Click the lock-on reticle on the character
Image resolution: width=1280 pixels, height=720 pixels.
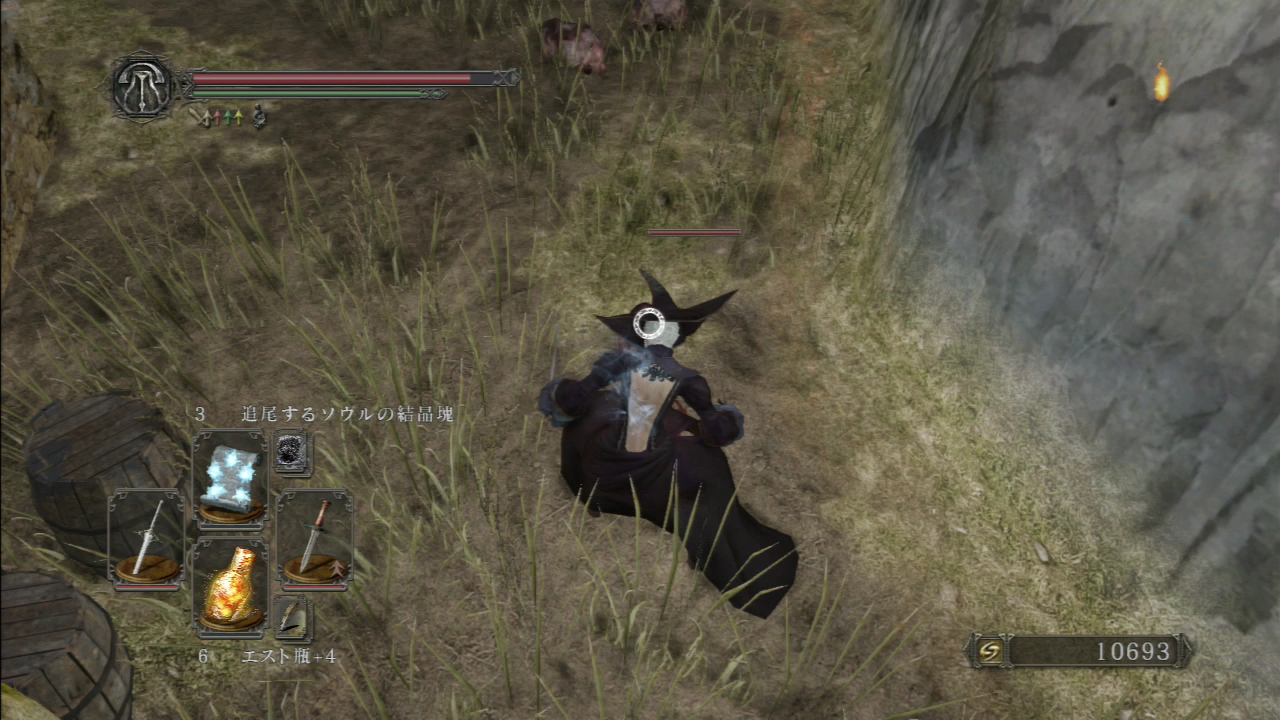coord(651,323)
